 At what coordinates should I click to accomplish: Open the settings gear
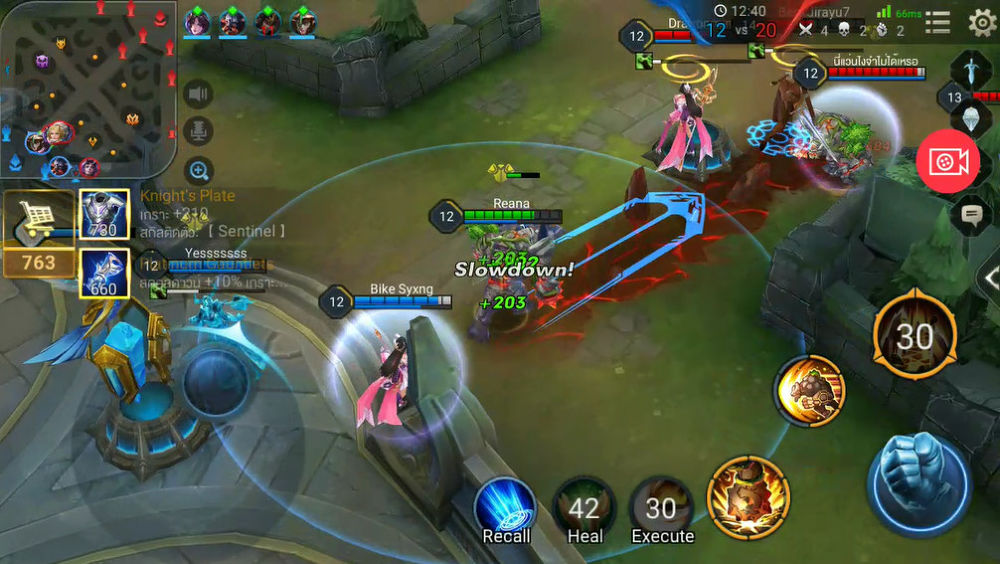[x=981, y=23]
